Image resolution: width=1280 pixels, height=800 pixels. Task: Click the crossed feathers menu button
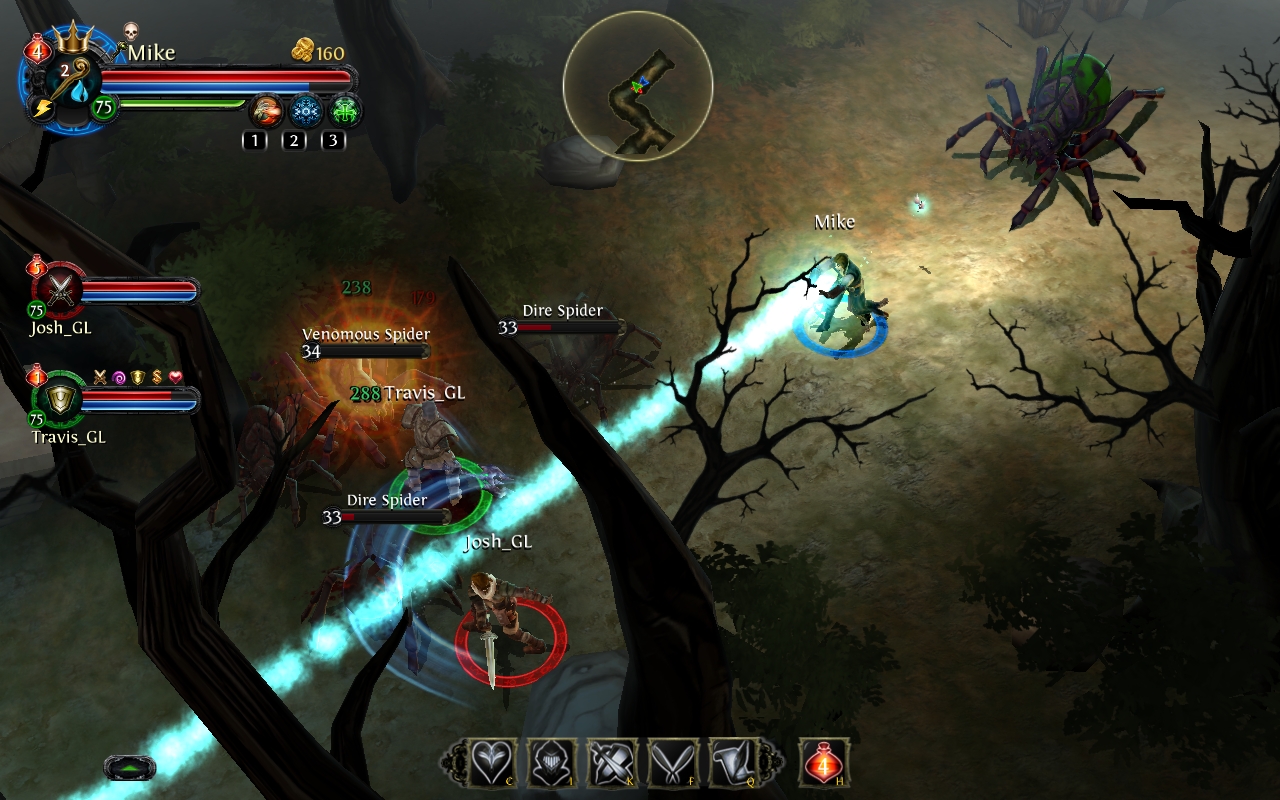coord(672,763)
